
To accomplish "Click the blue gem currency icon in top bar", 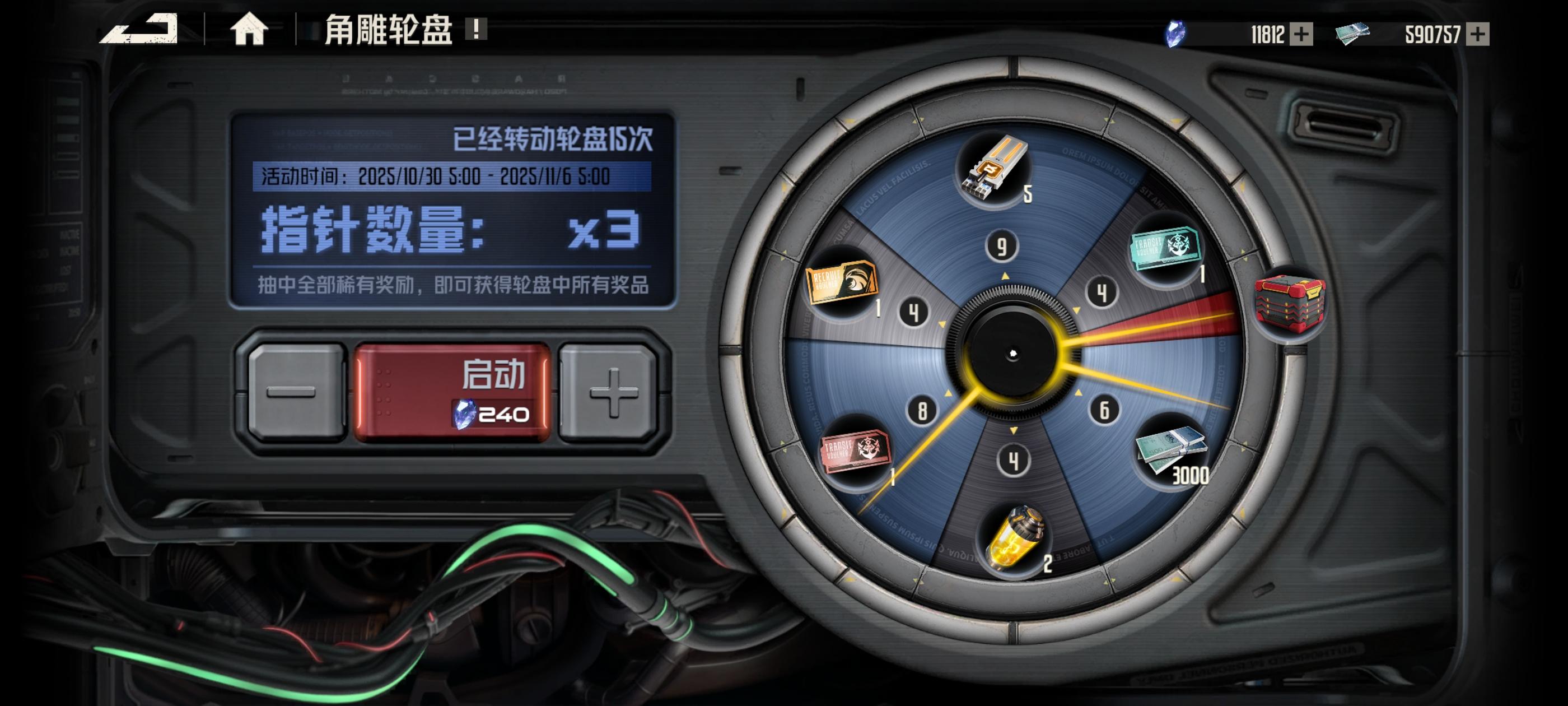I will pyautogui.click(x=1177, y=35).
